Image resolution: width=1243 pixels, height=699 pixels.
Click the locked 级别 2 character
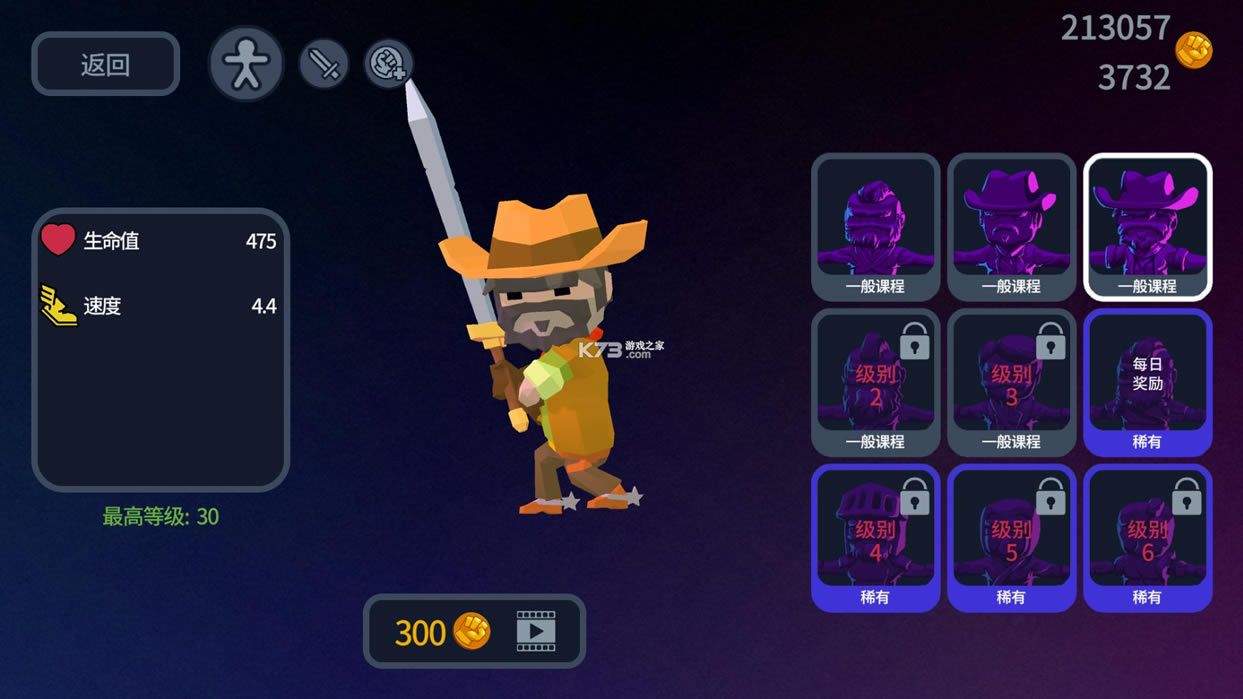875,382
